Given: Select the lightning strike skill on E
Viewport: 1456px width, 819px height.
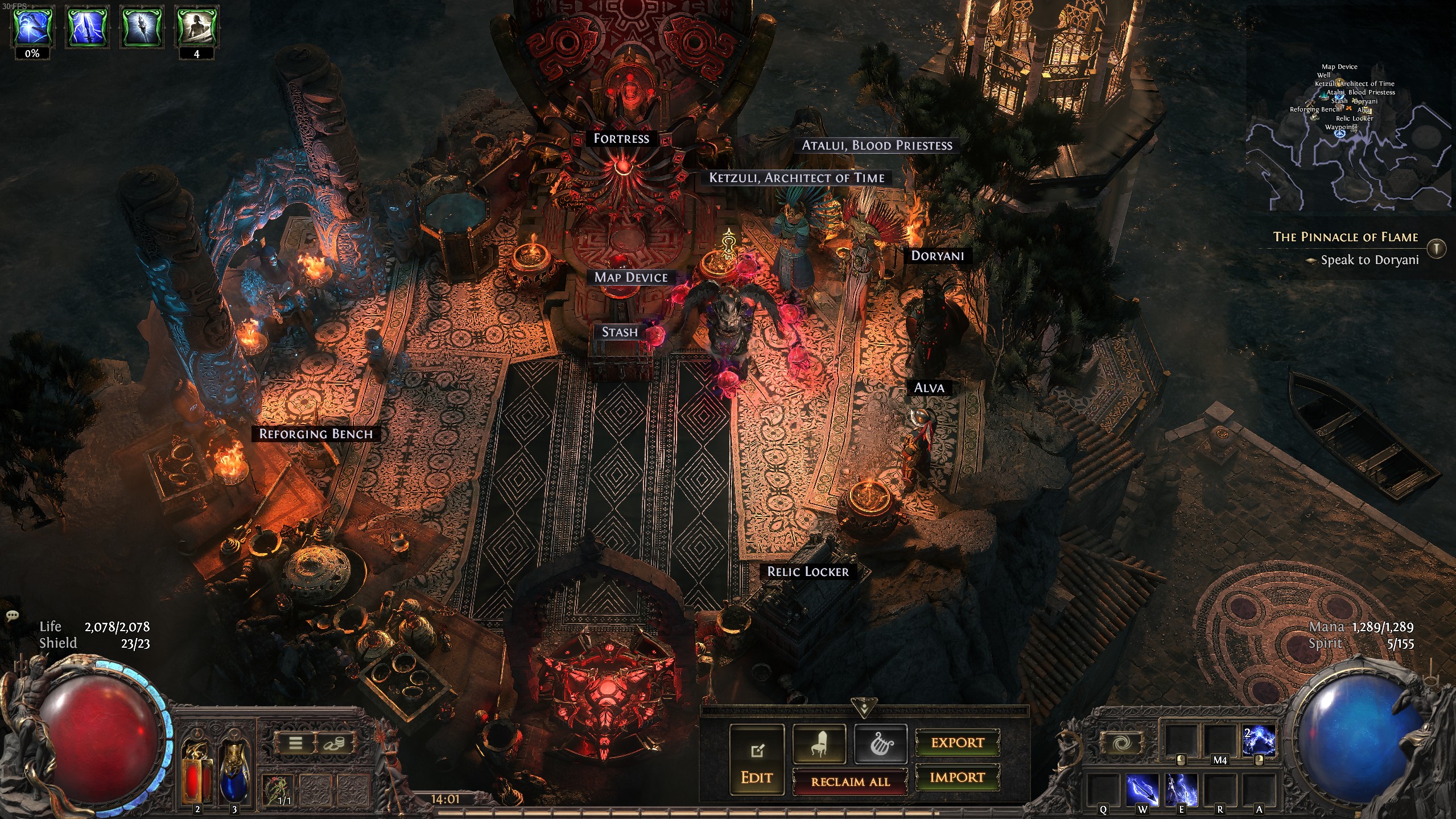Looking at the screenshot, I should coord(1181,789).
